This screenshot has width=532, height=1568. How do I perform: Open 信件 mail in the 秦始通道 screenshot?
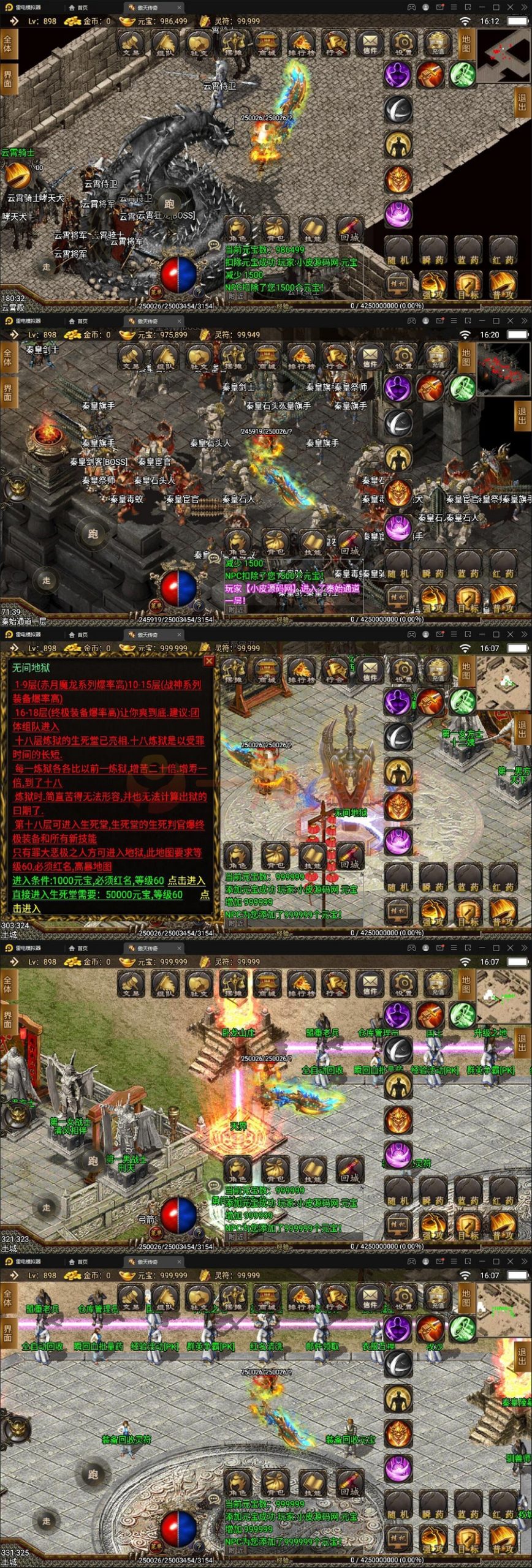pyautogui.click(x=370, y=358)
